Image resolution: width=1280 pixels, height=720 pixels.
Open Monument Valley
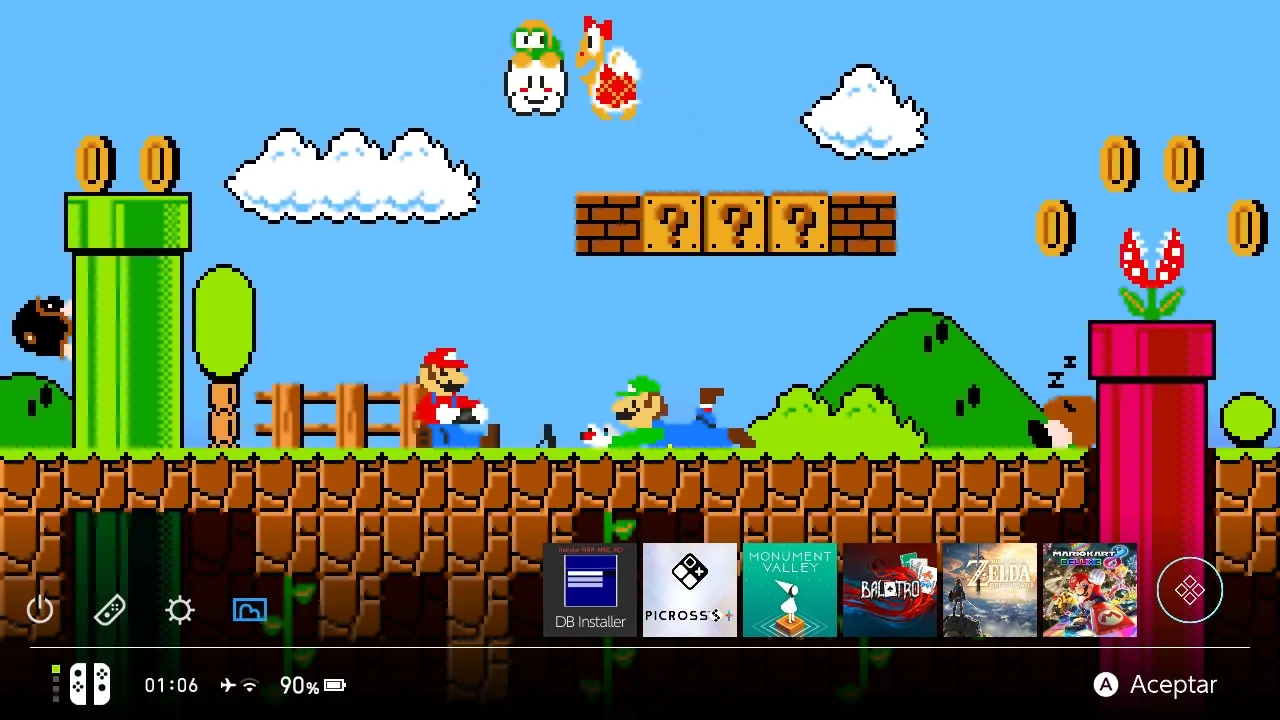pos(790,590)
